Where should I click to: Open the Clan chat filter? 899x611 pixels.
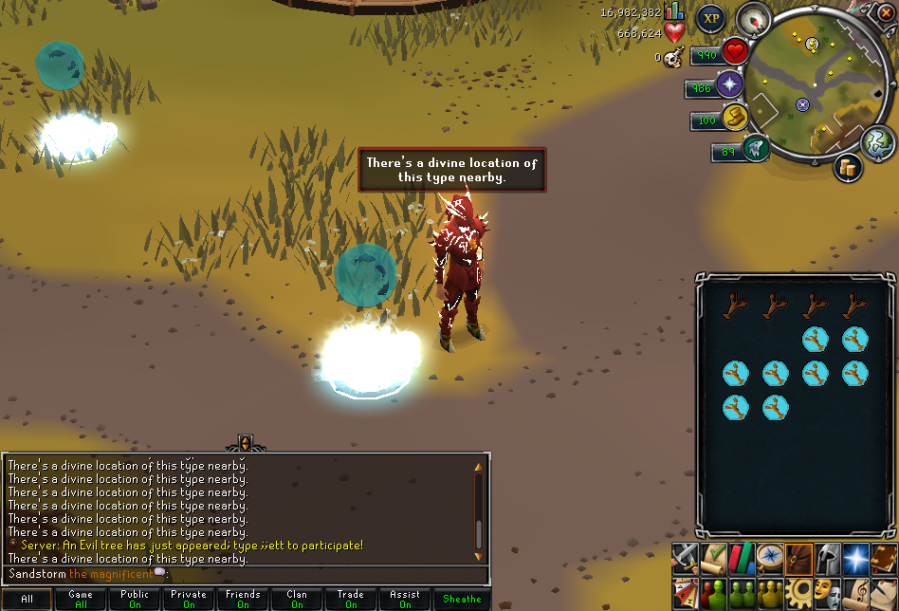coord(297,599)
